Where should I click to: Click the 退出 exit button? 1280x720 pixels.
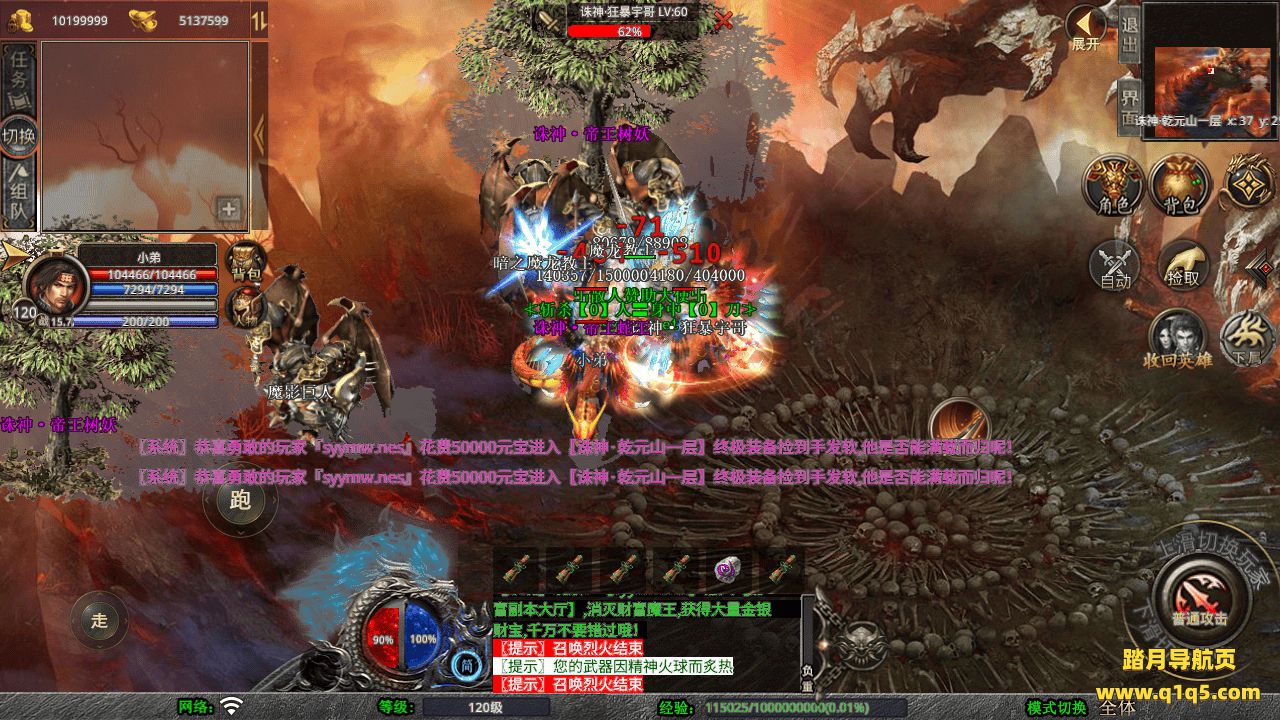[1129, 36]
